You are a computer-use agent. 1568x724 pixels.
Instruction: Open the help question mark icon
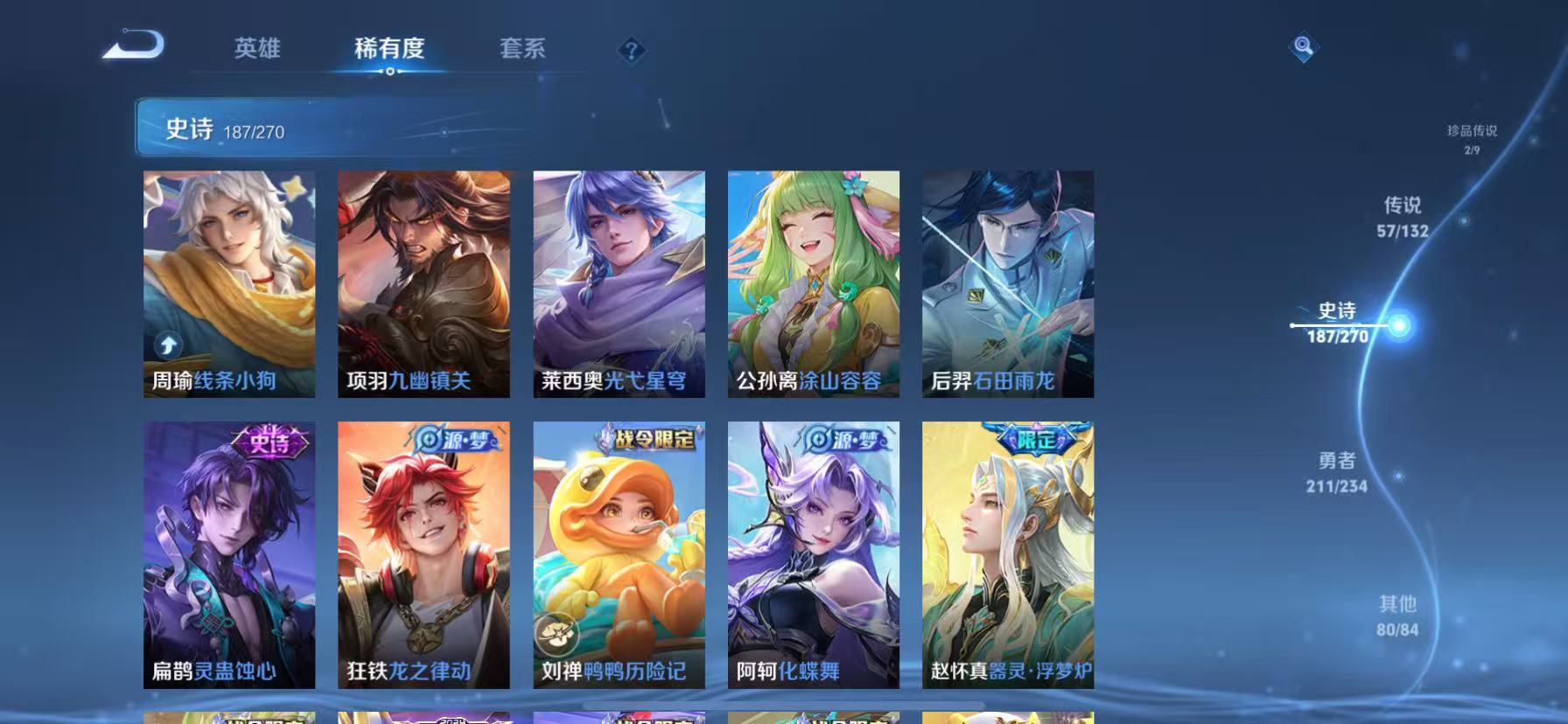coord(629,51)
